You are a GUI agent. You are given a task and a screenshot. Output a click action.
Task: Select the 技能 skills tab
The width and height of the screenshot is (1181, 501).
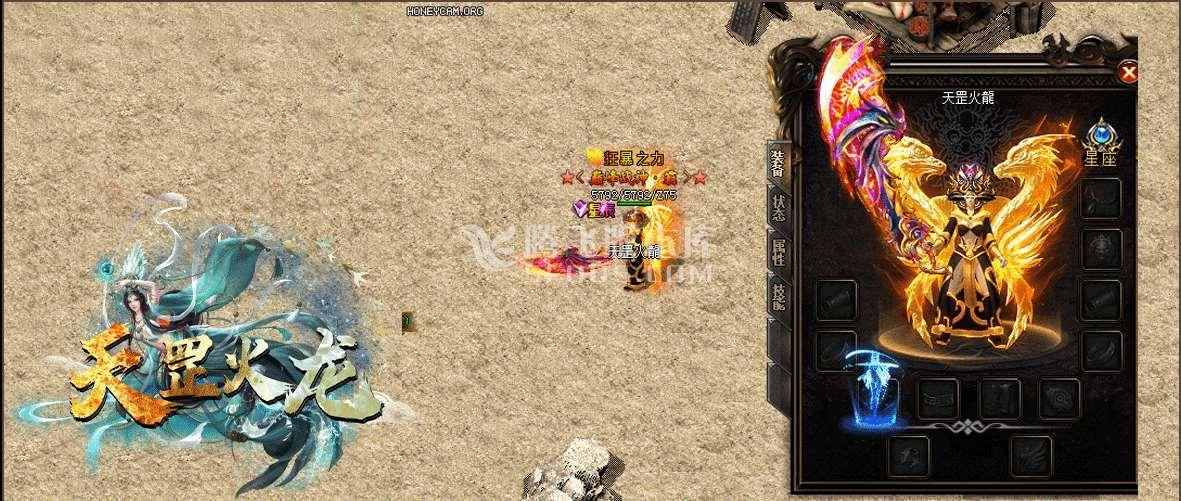click(x=777, y=294)
